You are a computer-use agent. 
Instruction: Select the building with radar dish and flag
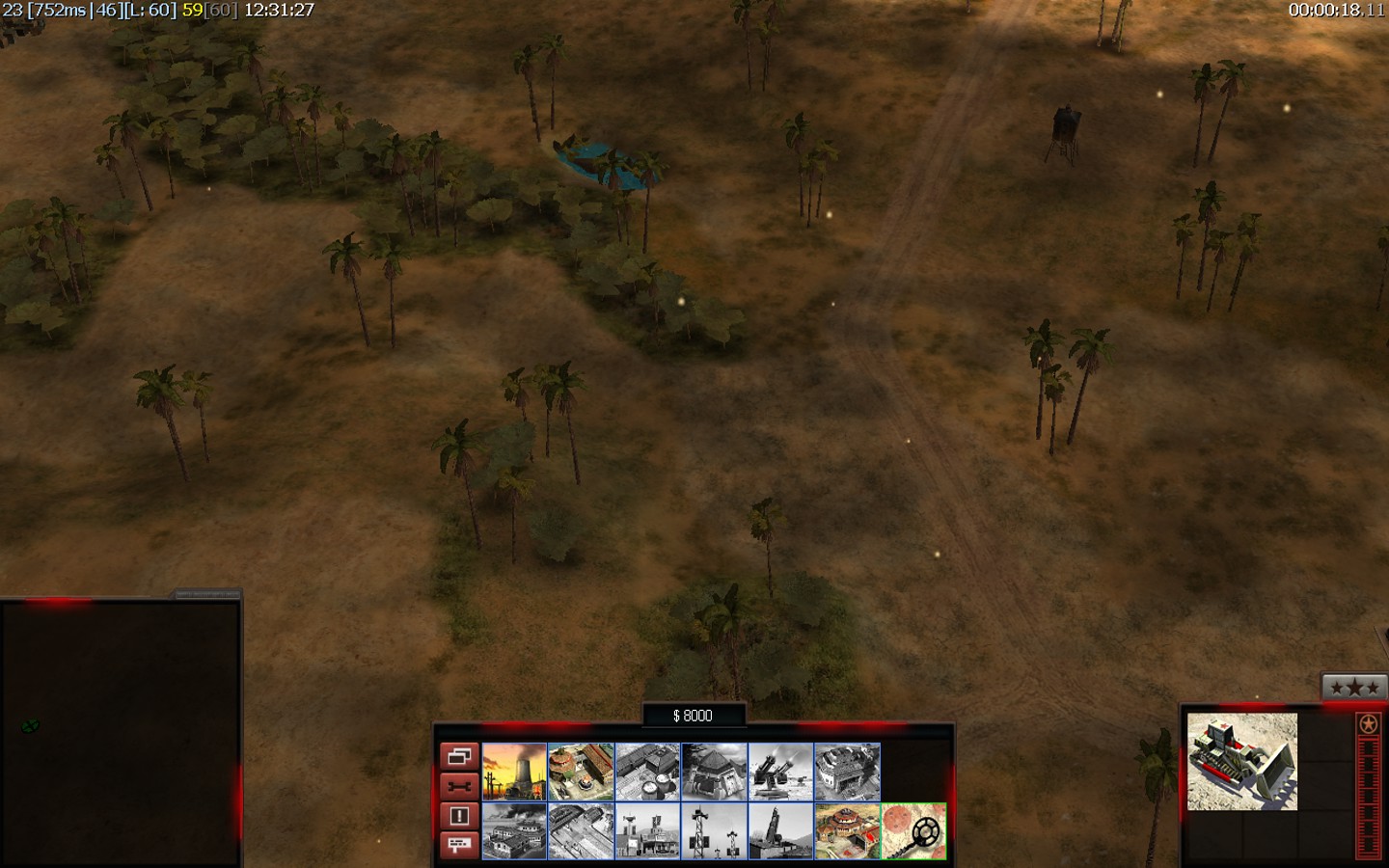point(647,831)
